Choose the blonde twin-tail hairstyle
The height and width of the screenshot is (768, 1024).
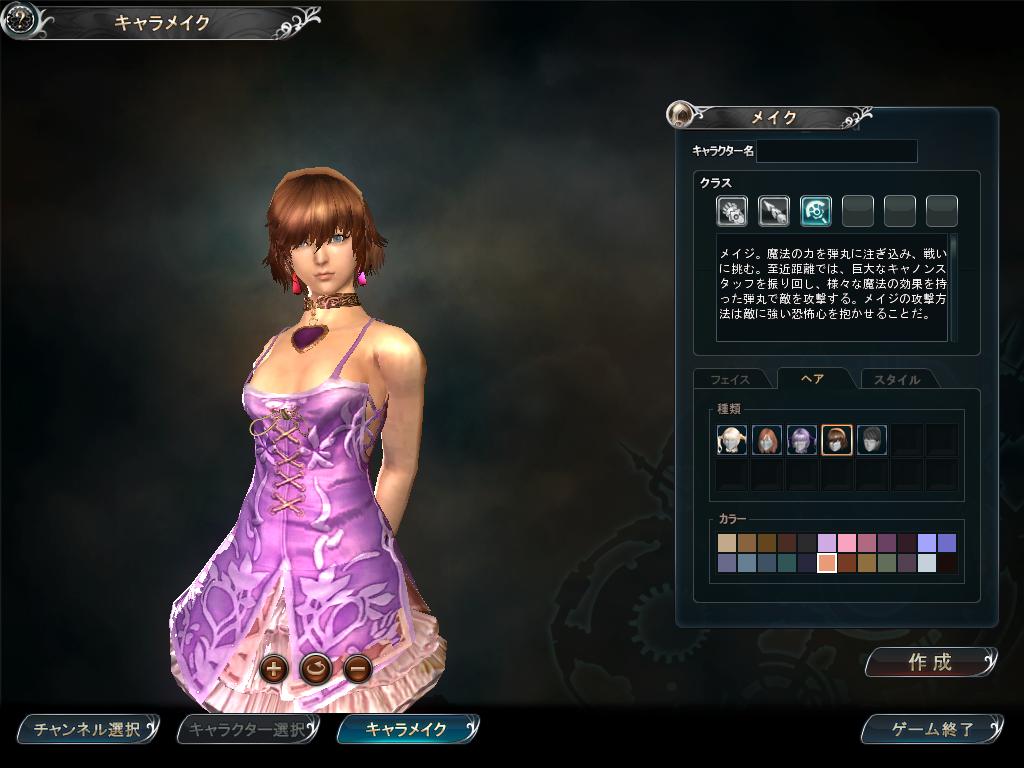point(732,440)
